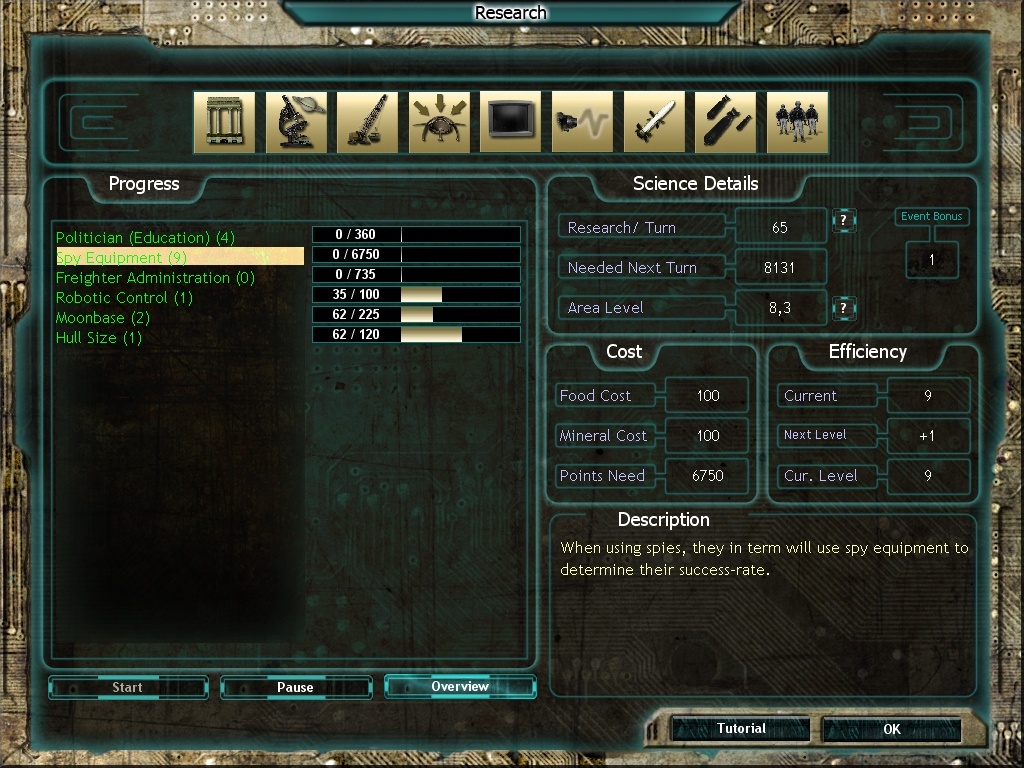1024x768 pixels.
Task: Switch to the missile research category
Action: (654, 122)
